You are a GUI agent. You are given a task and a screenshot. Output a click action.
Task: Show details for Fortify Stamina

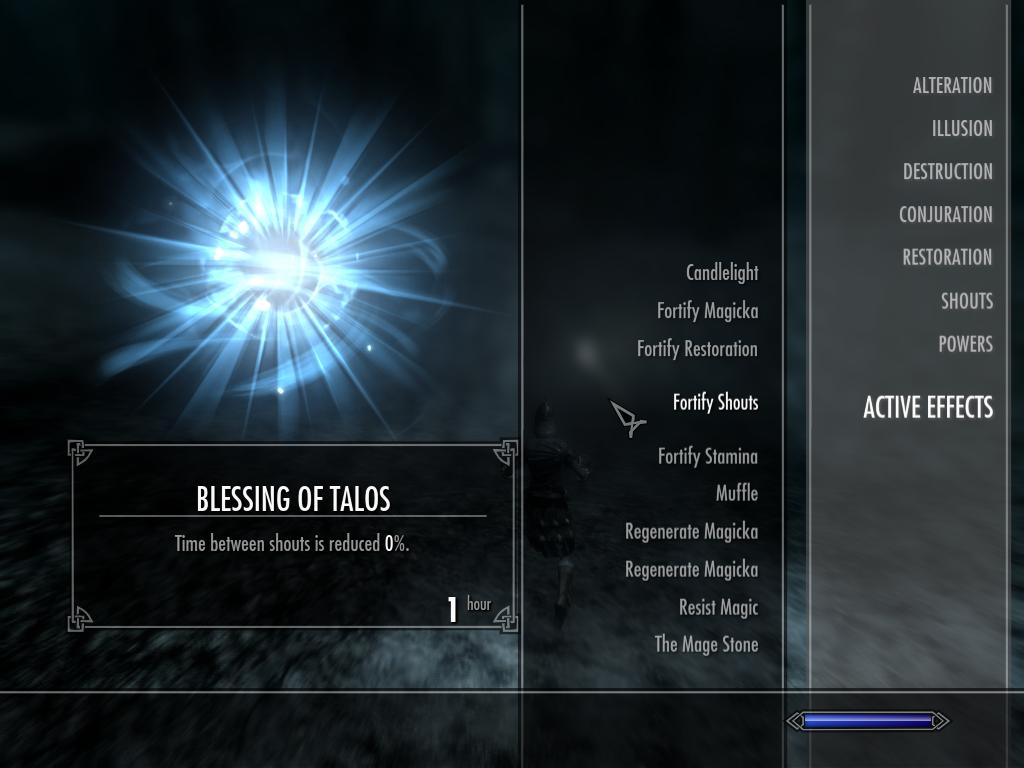pos(707,457)
